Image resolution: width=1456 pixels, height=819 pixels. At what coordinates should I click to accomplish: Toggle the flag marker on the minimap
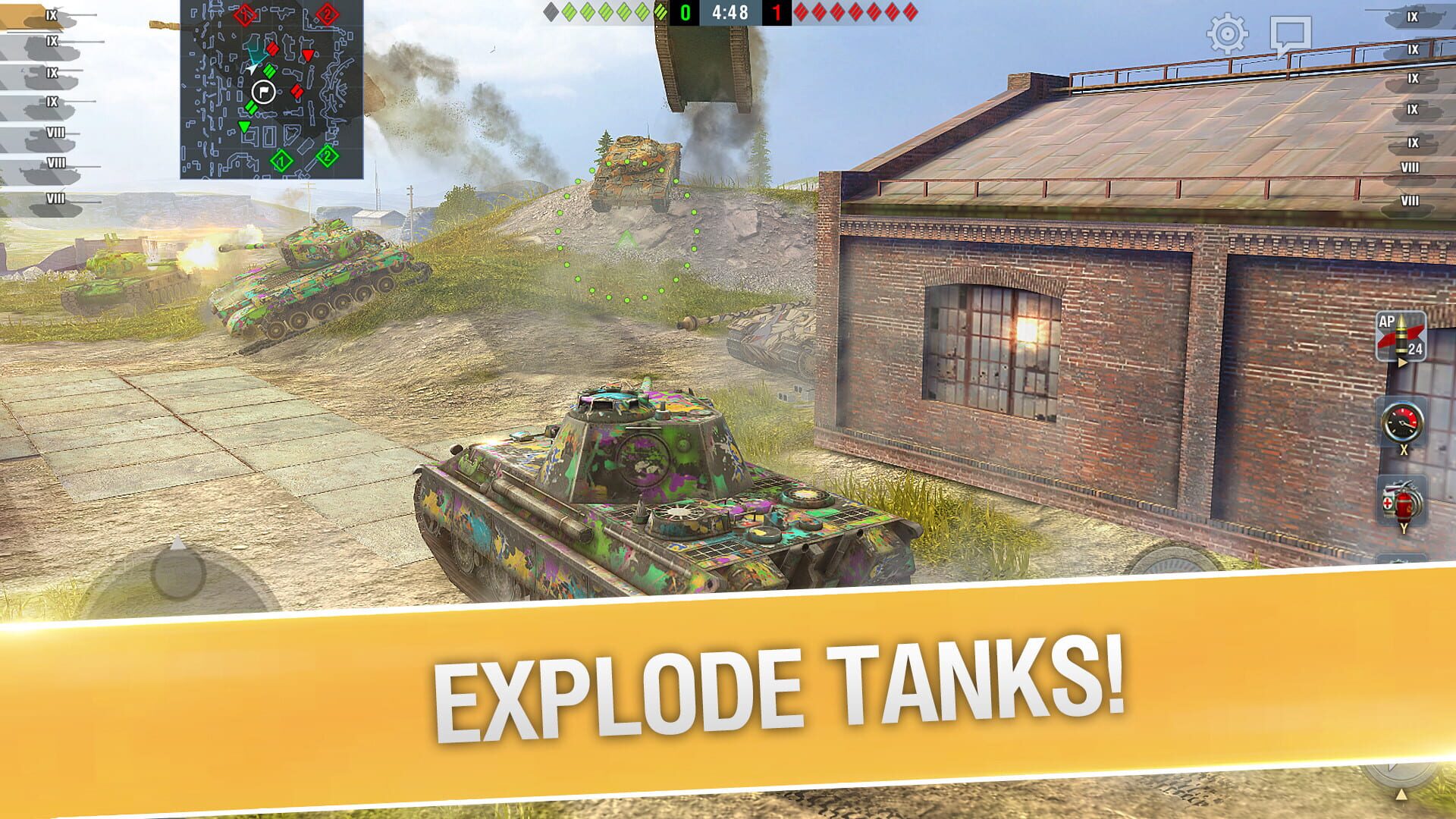point(262,91)
